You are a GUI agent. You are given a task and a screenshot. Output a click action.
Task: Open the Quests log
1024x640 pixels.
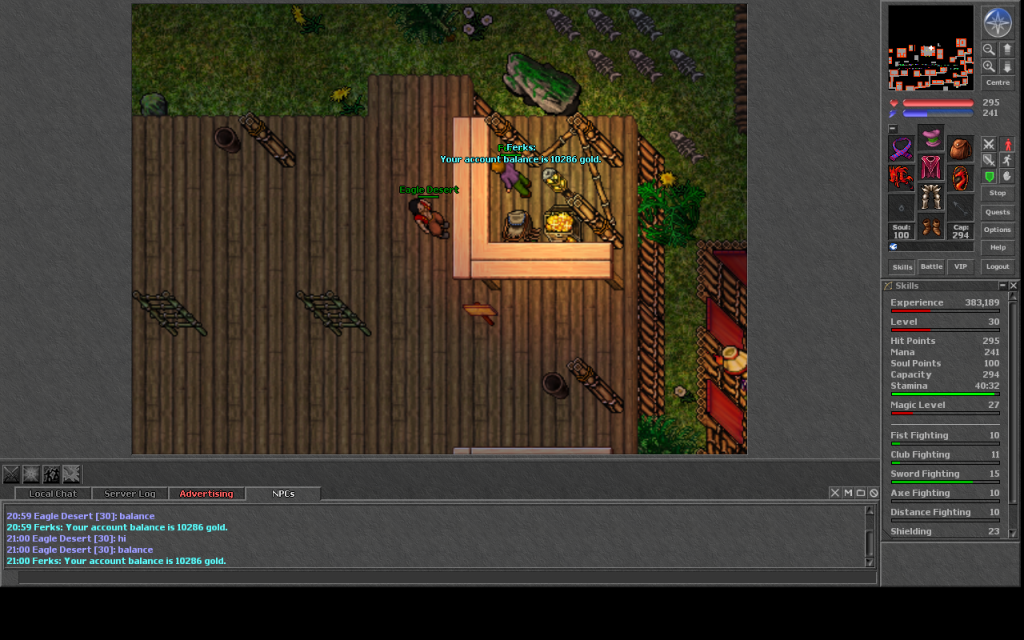(997, 212)
